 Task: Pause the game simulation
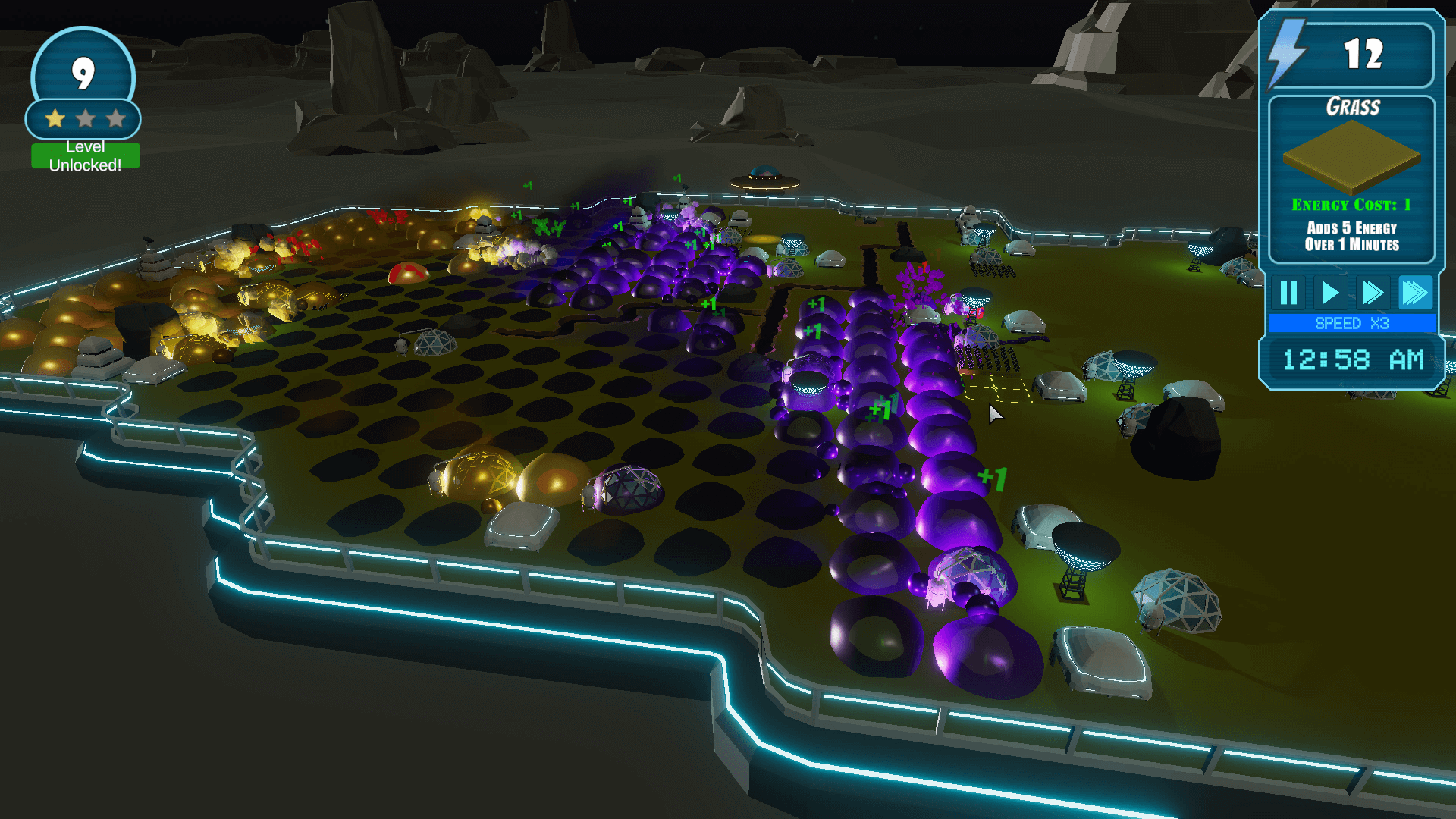coord(1288,293)
